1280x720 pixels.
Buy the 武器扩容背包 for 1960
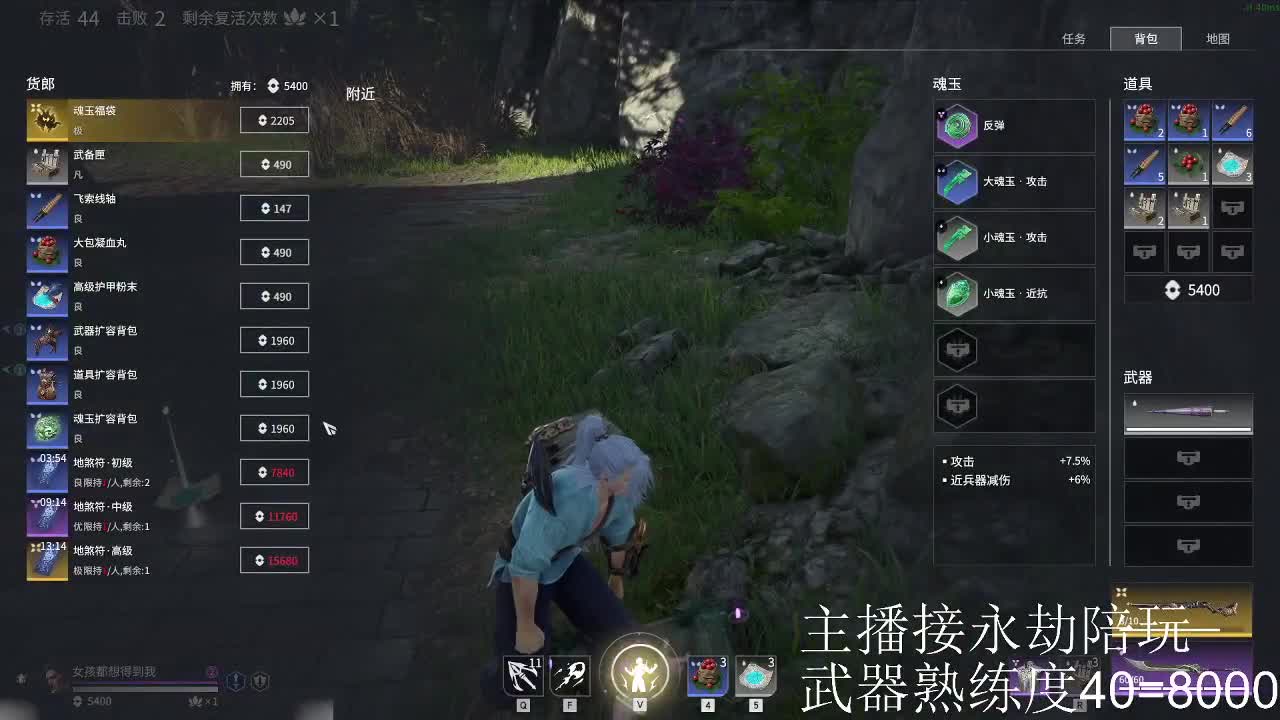tap(274, 340)
